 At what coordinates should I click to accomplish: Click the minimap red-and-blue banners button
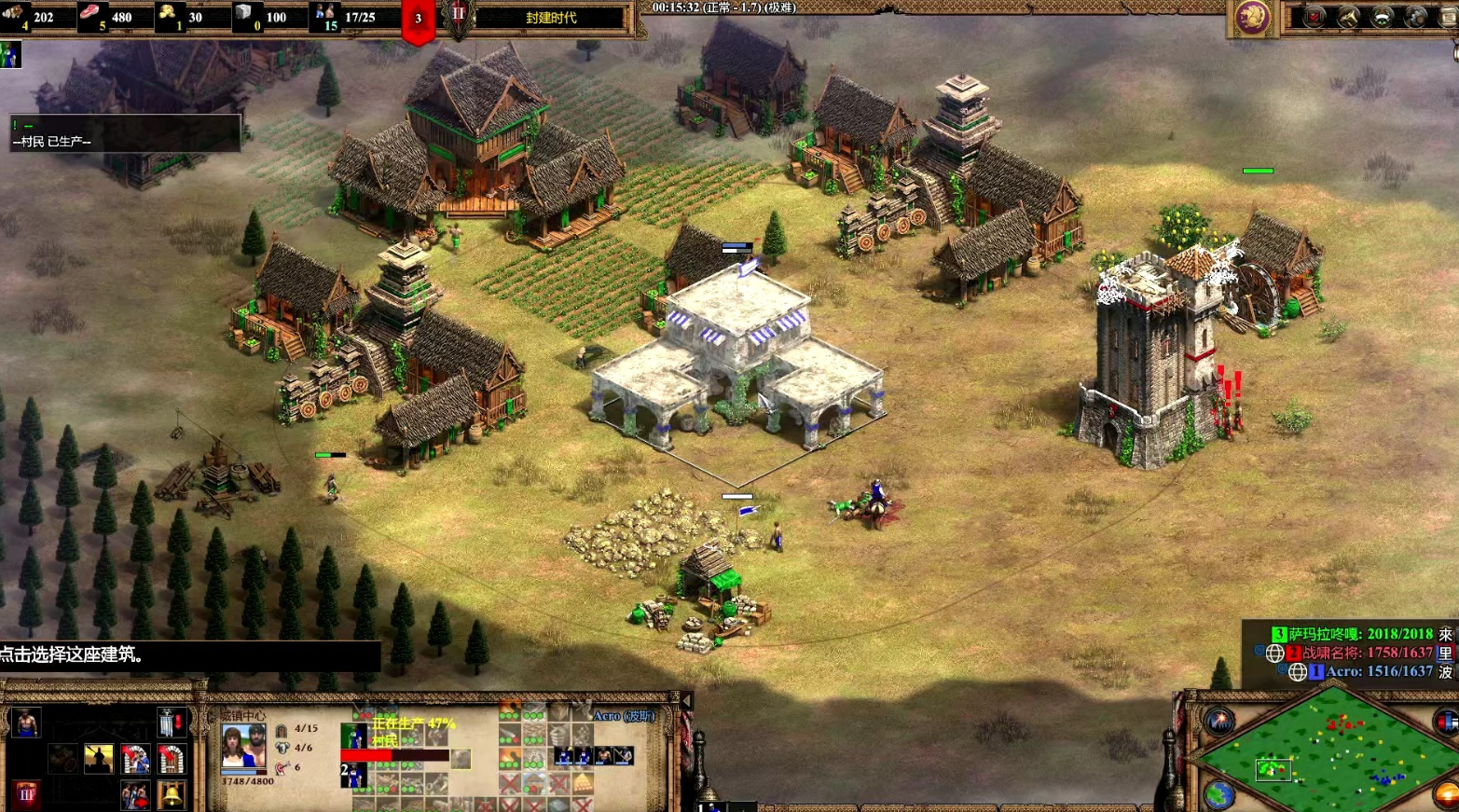(x=1445, y=721)
